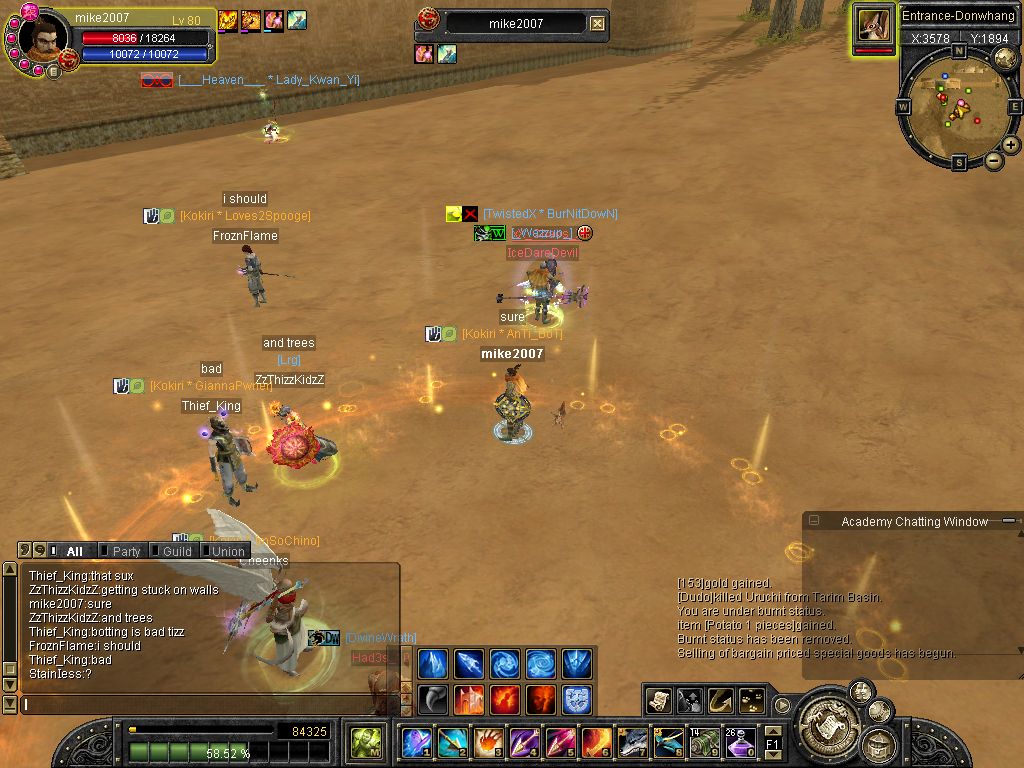This screenshot has height=768, width=1024.
Task: Click the mike2007 player portrait
Action: [42, 40]
